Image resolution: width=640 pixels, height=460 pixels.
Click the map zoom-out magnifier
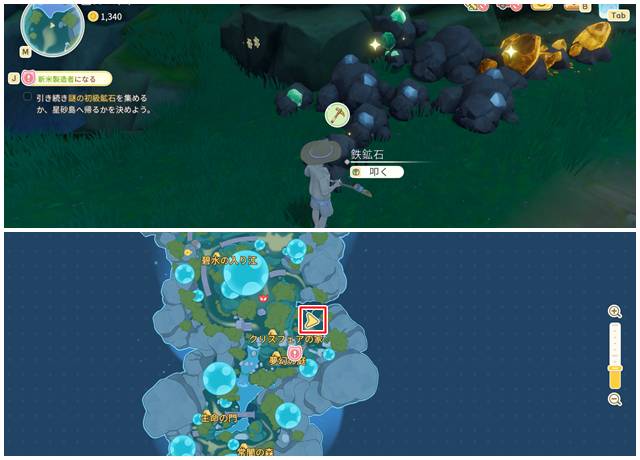pos(615,399)
